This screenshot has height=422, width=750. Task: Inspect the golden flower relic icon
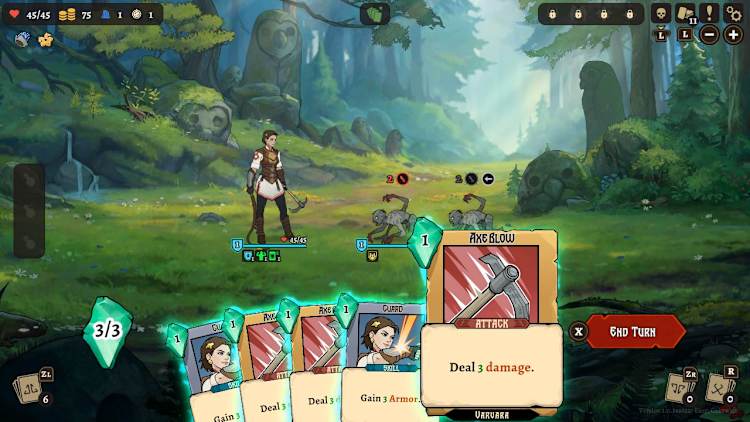coord(45,40)
